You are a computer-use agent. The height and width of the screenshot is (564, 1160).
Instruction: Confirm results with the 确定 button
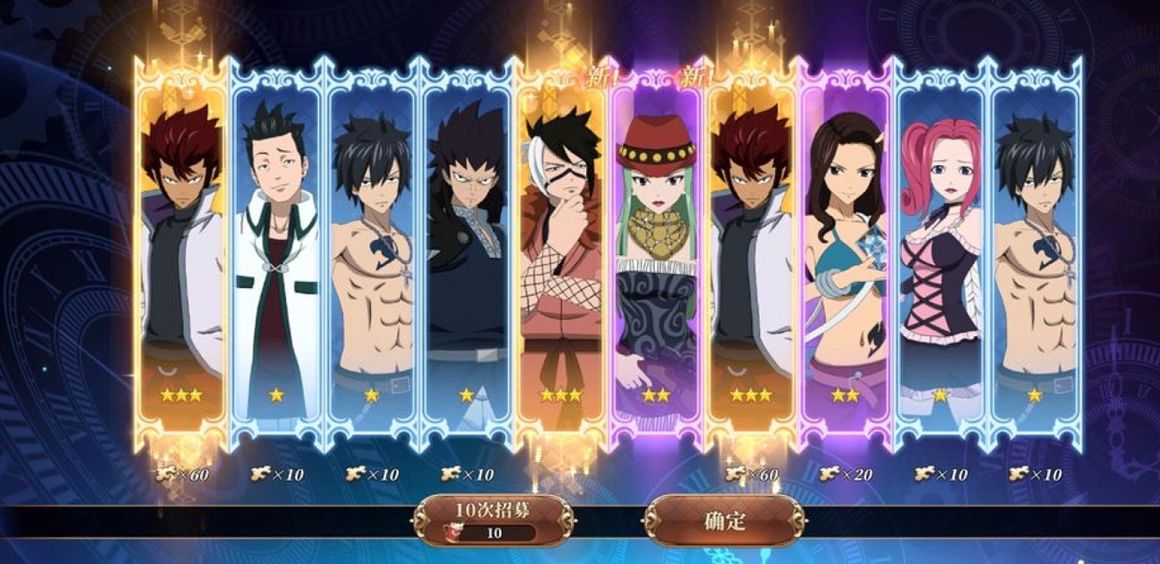(725, 520)
